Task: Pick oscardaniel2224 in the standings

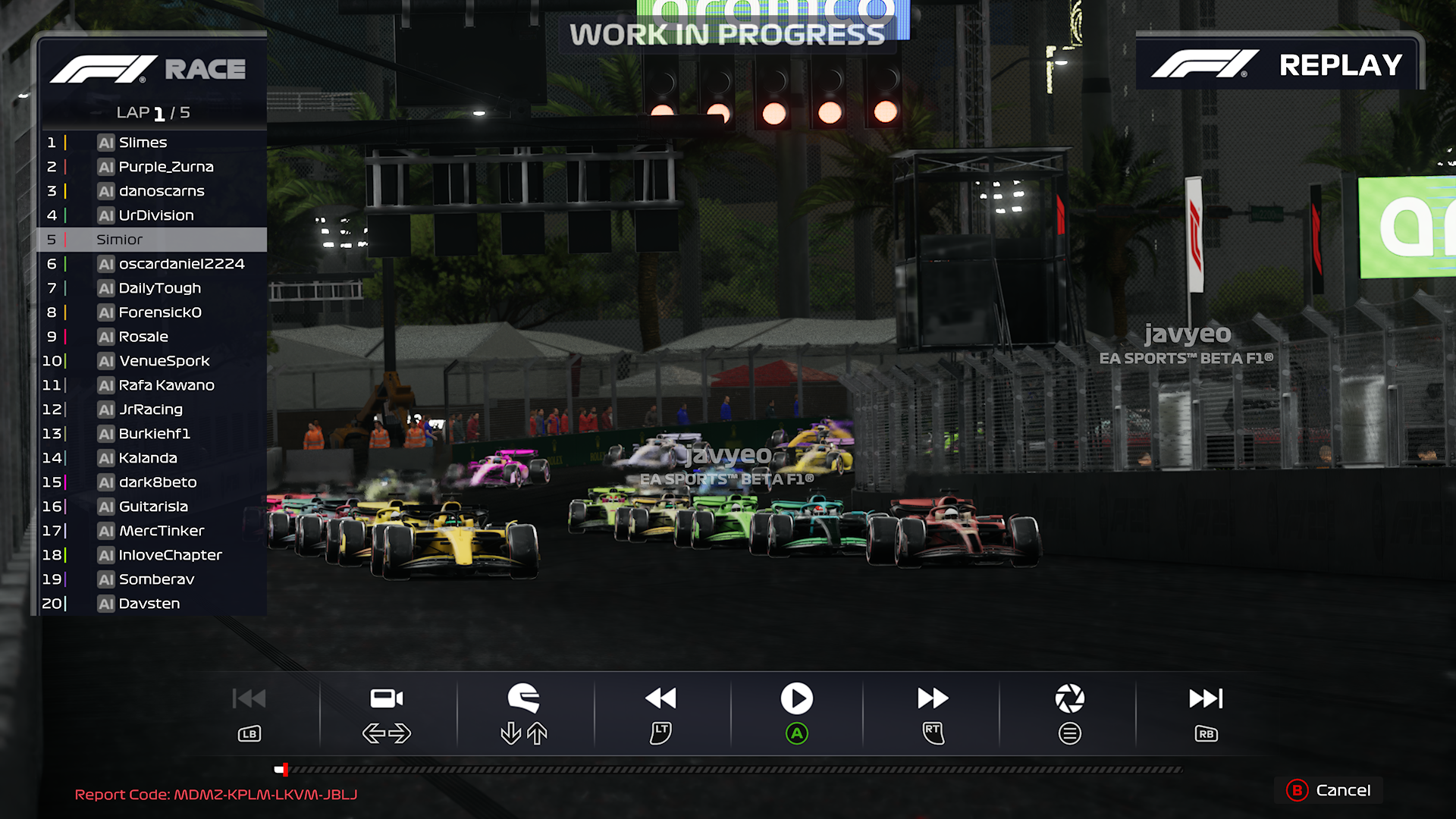Action: tap(180, 264)
